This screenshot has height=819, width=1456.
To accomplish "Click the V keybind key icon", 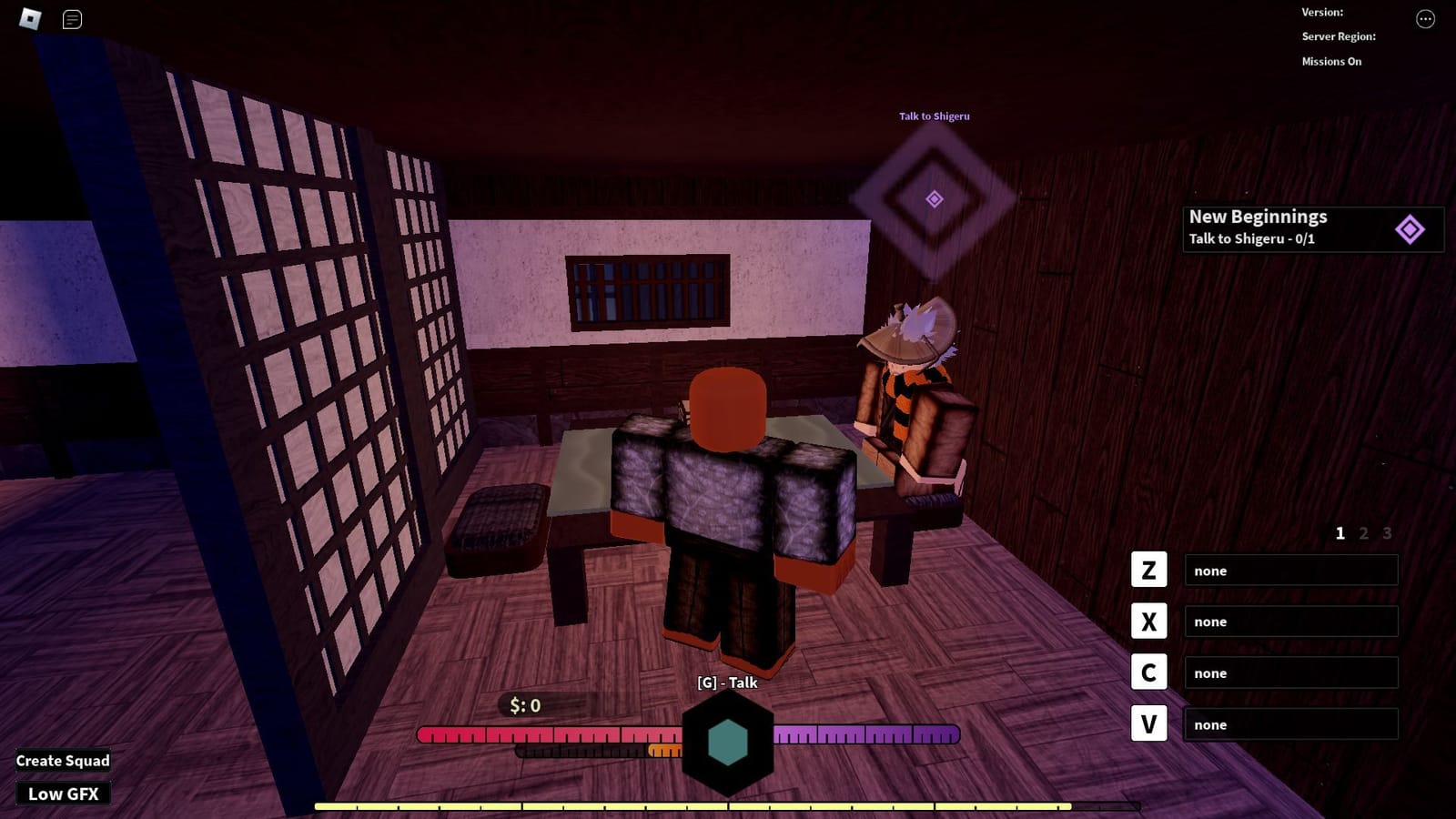I will tap(1148, 724).
